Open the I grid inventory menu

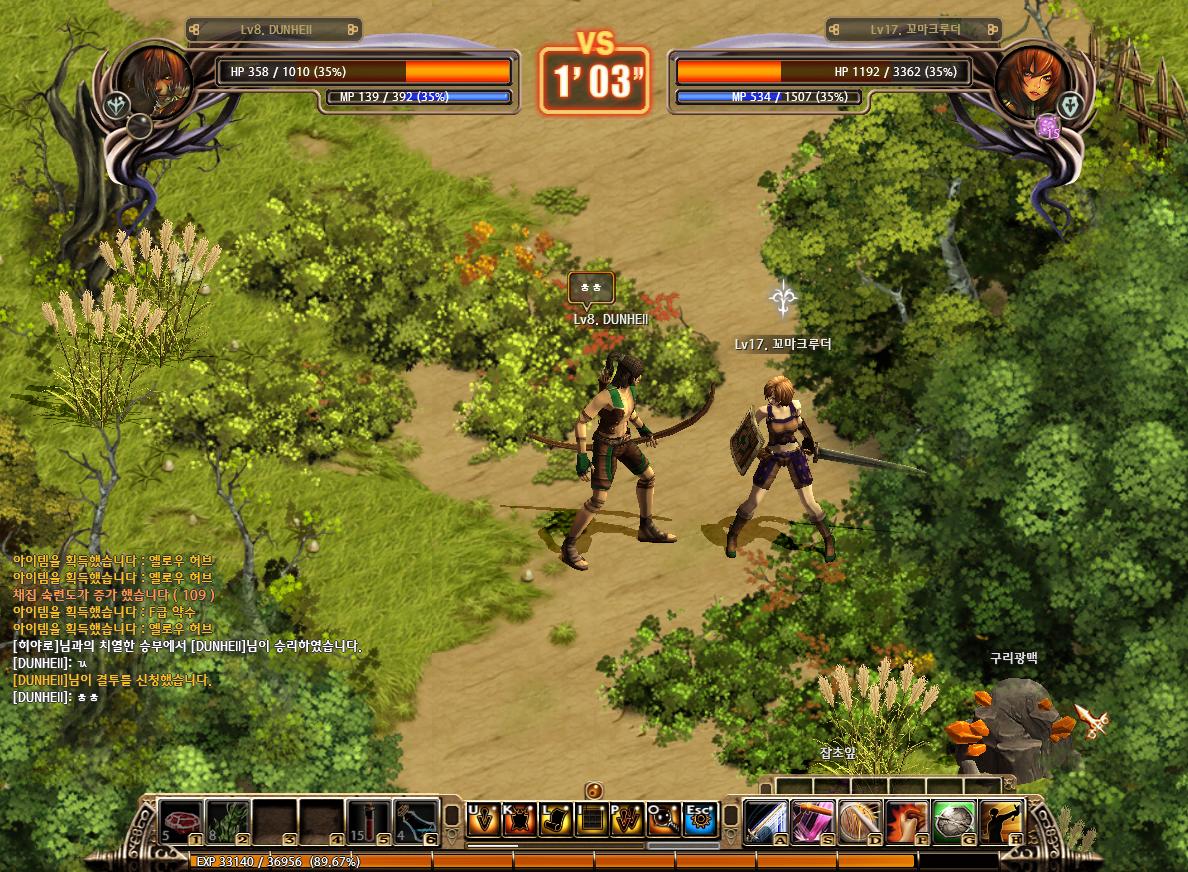pyautogui.click(x=592, y=819)
